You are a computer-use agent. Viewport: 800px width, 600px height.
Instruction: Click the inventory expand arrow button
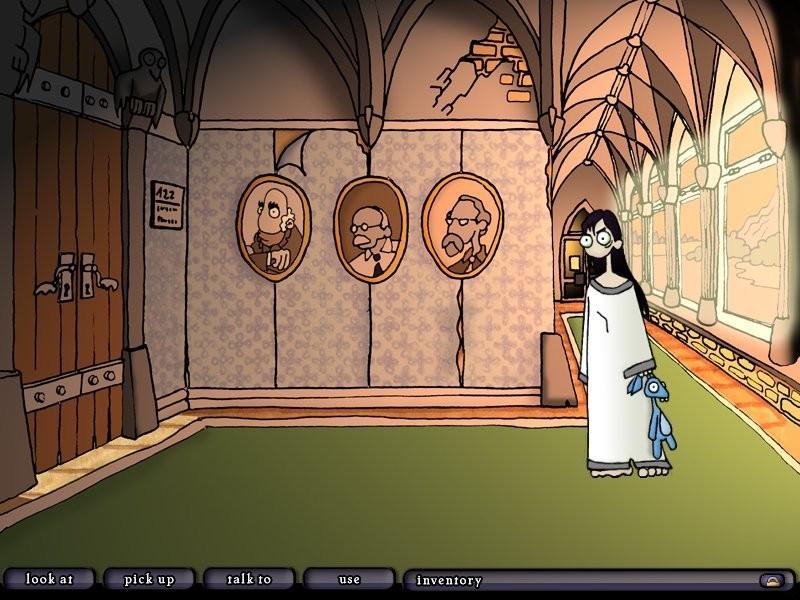click(771, 580)
